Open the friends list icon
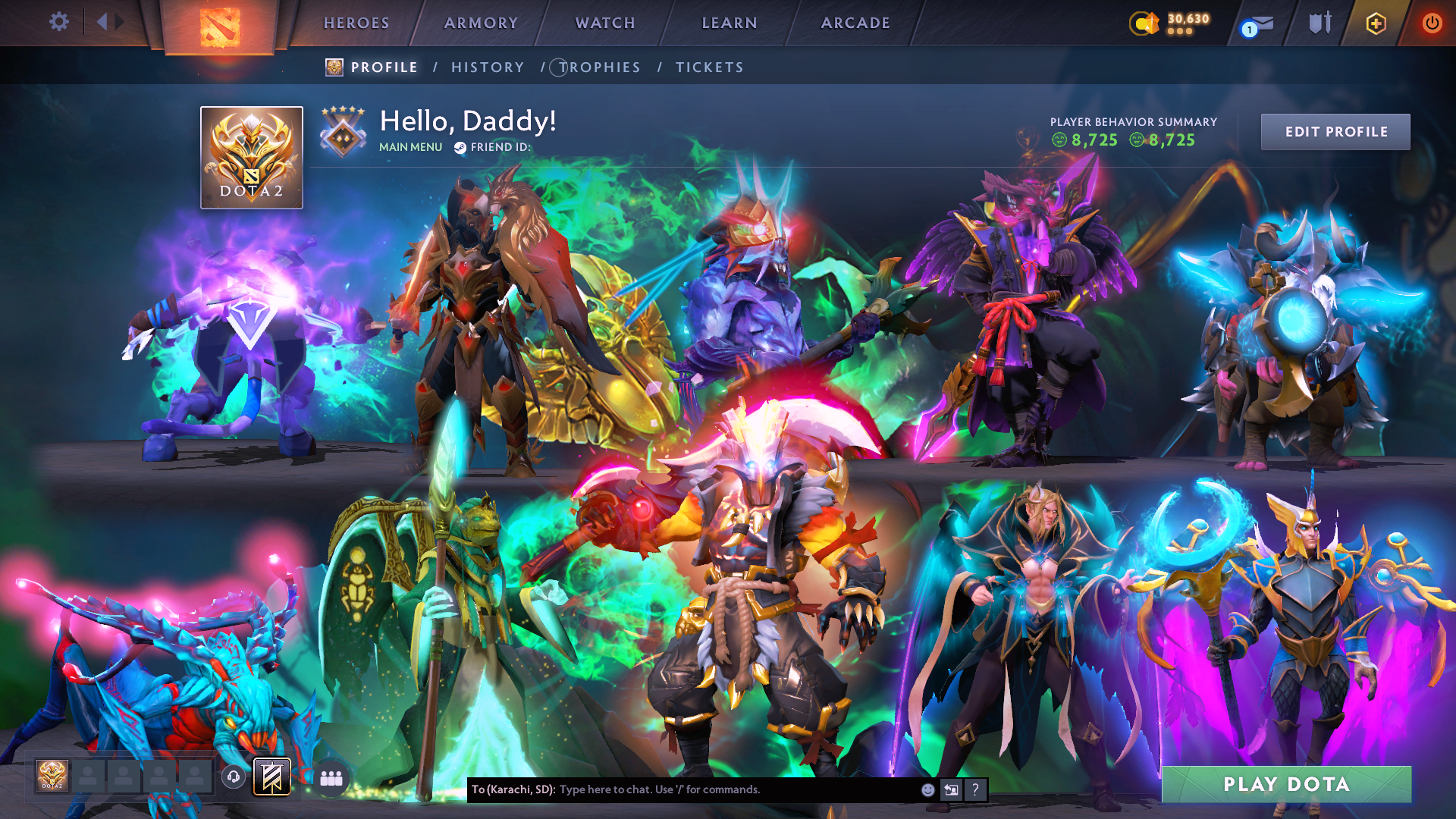This screenshot has height=819, width=1456. (331, 777)
